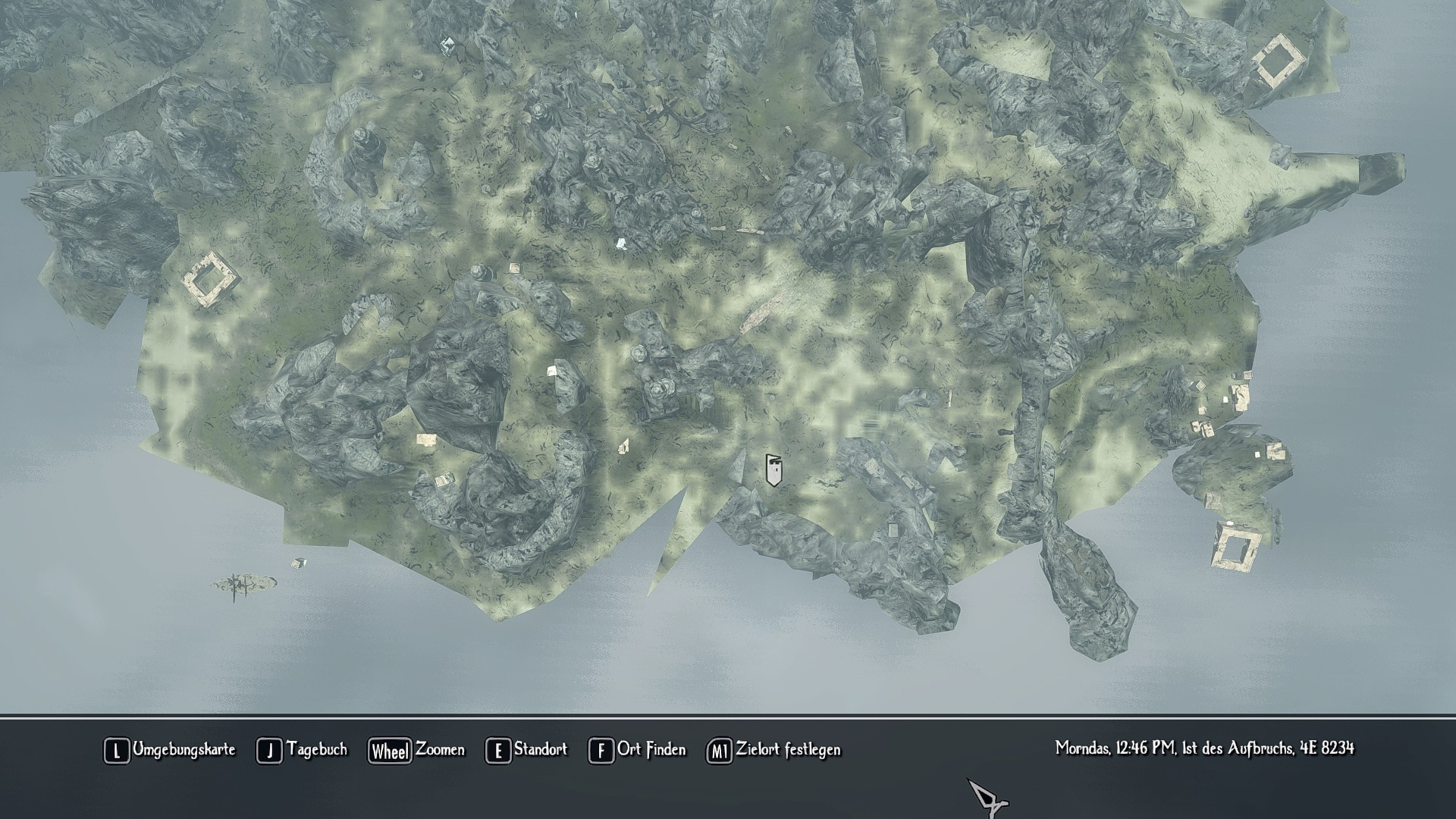Screen dimensions: 1456x819
Task: Center map on Standort
Action: coord(526,750)
